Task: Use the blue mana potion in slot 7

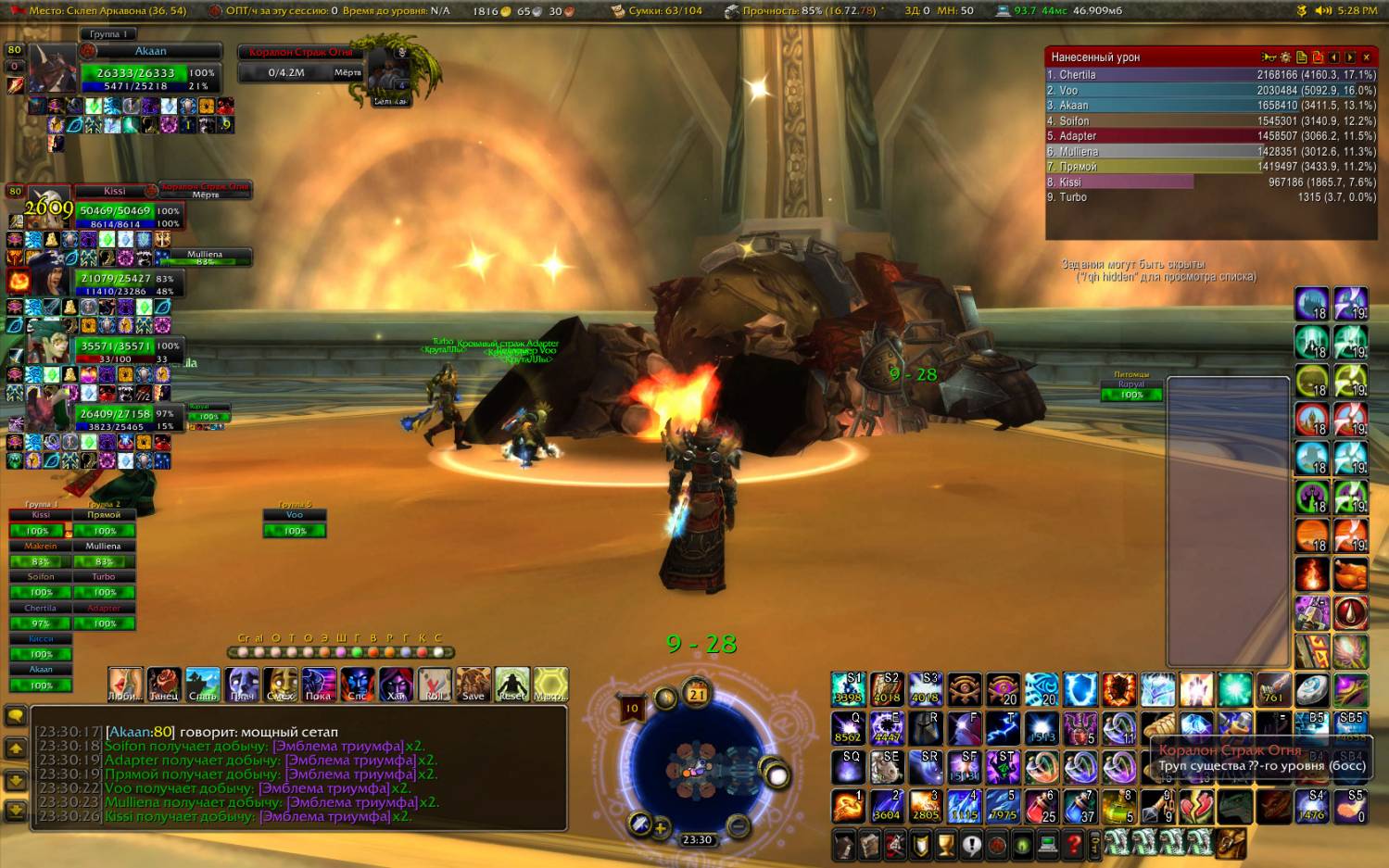Action: [x=1080, y=806]
